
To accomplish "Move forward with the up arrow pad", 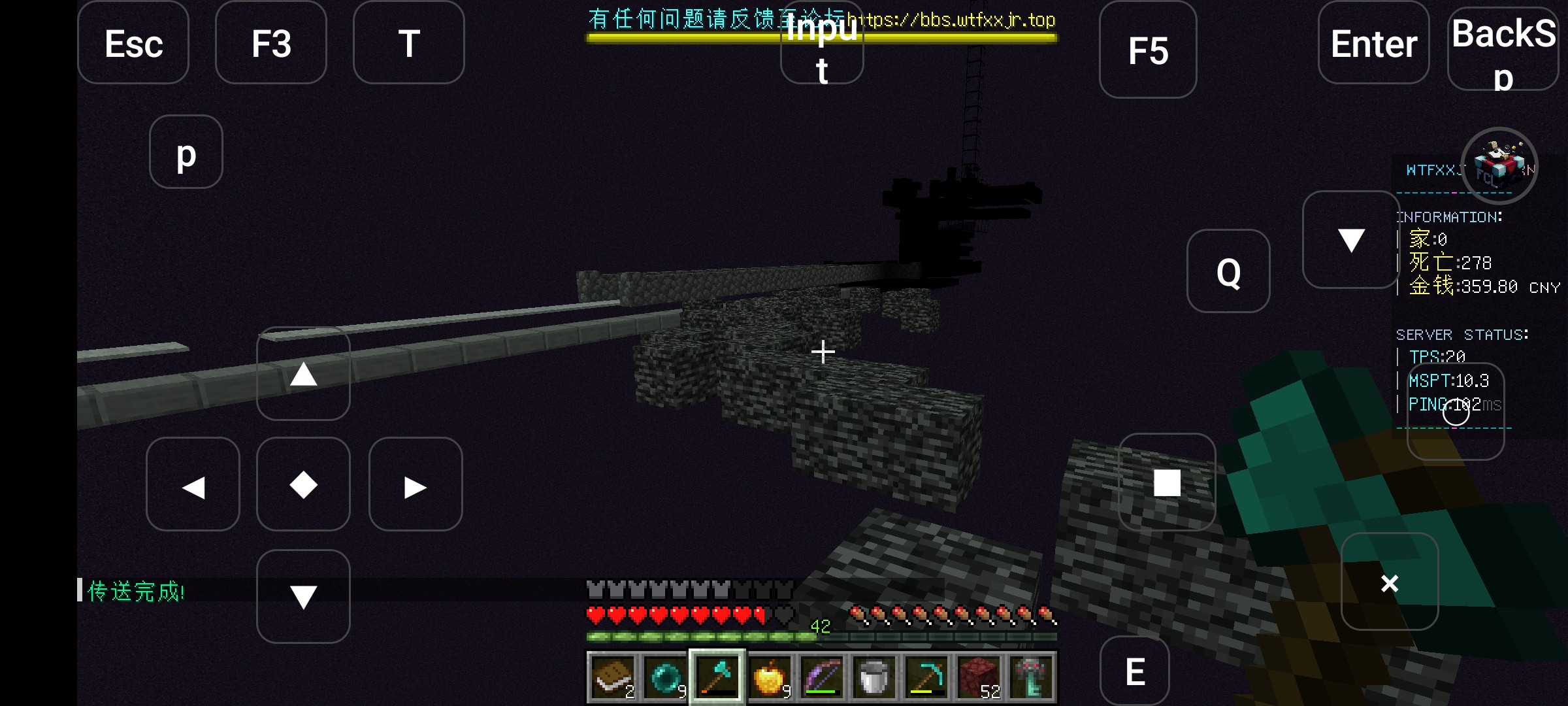I will 303,374.
